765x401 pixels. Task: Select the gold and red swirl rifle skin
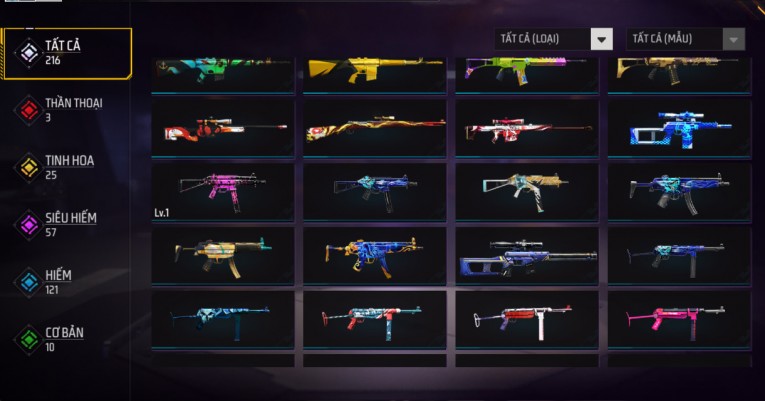point(375,128)
